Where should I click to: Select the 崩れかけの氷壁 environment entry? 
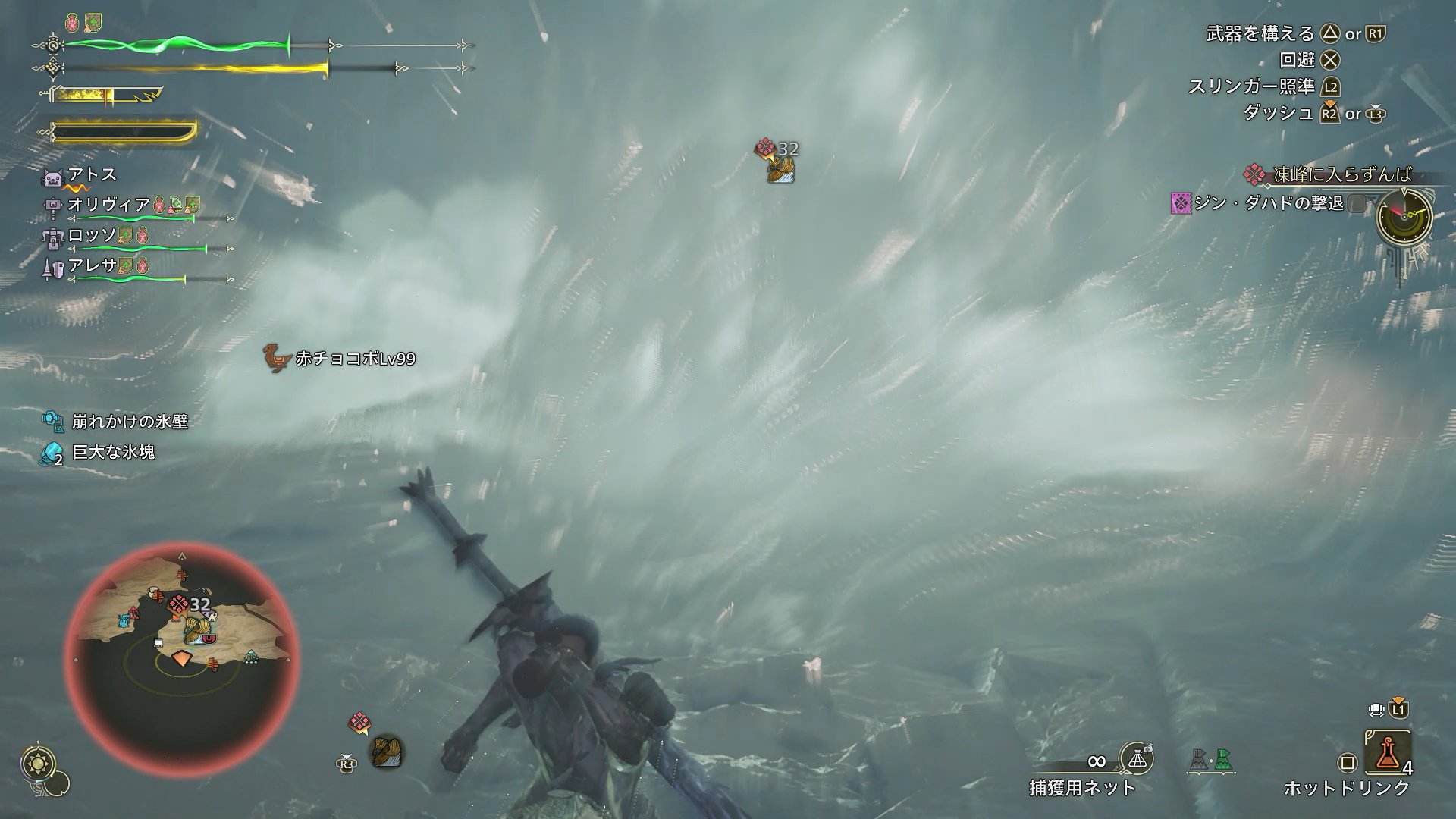(130, 421)
